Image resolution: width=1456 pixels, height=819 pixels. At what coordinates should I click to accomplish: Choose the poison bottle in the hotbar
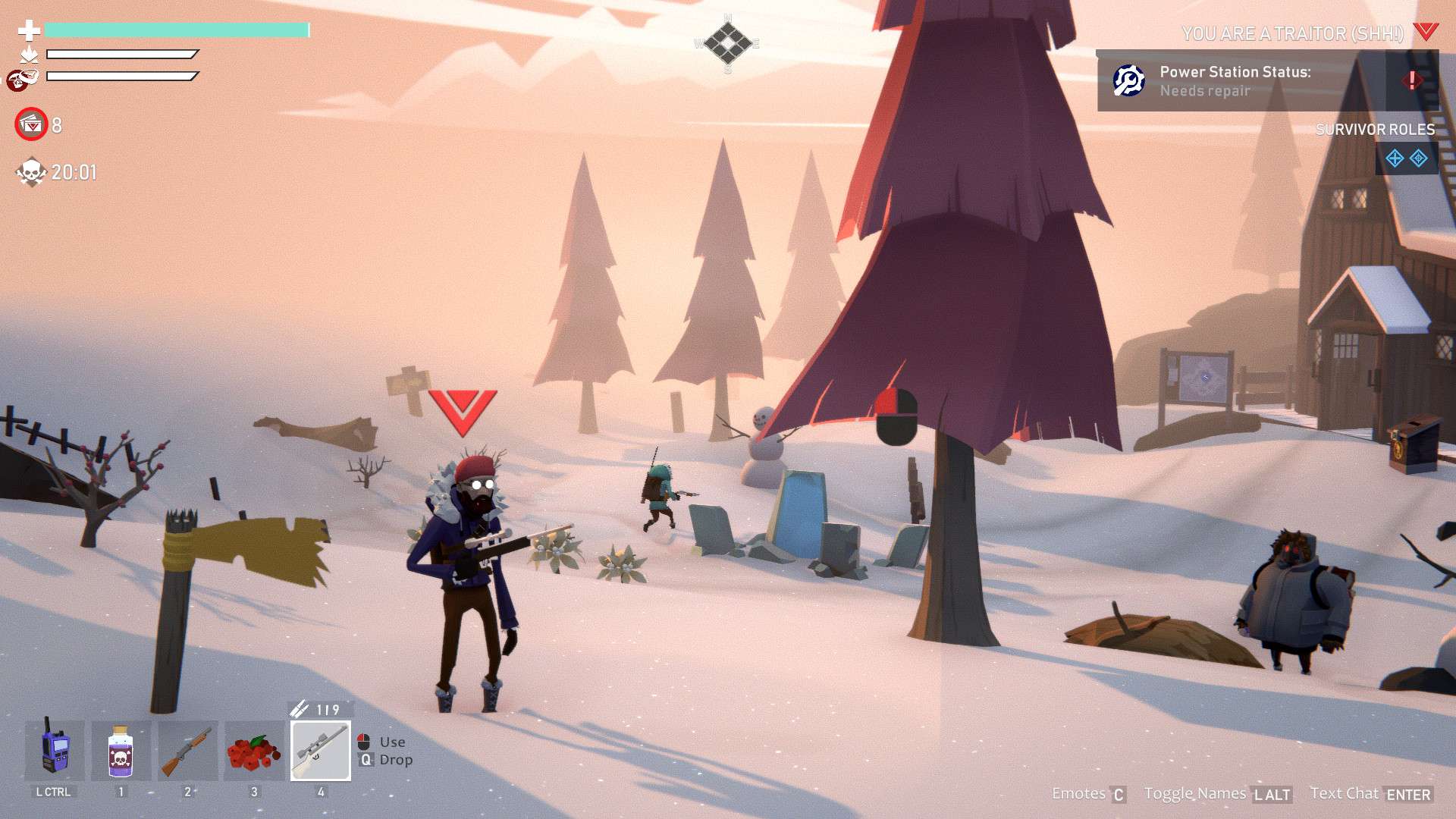[121, 751]
